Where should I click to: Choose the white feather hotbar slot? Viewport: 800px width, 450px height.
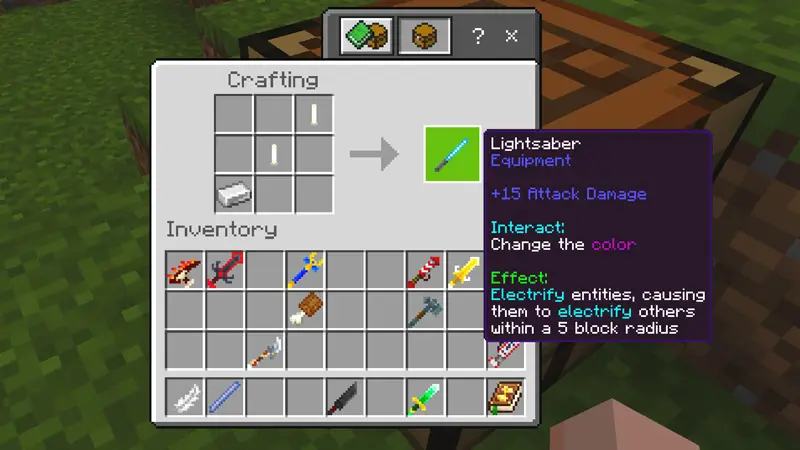coord(184,398)
